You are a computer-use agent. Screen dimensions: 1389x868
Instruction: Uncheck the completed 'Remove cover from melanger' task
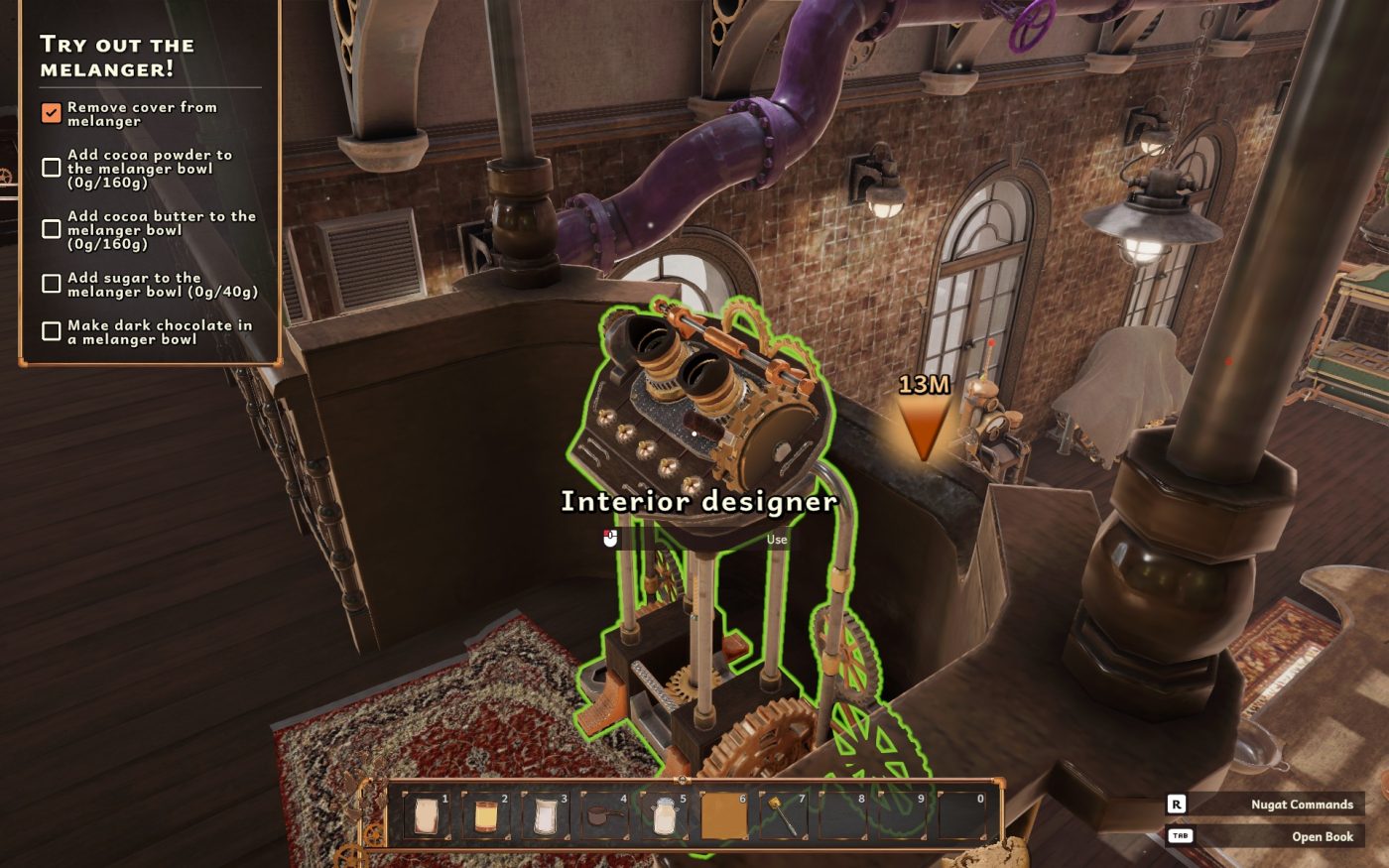coord(51,112)
